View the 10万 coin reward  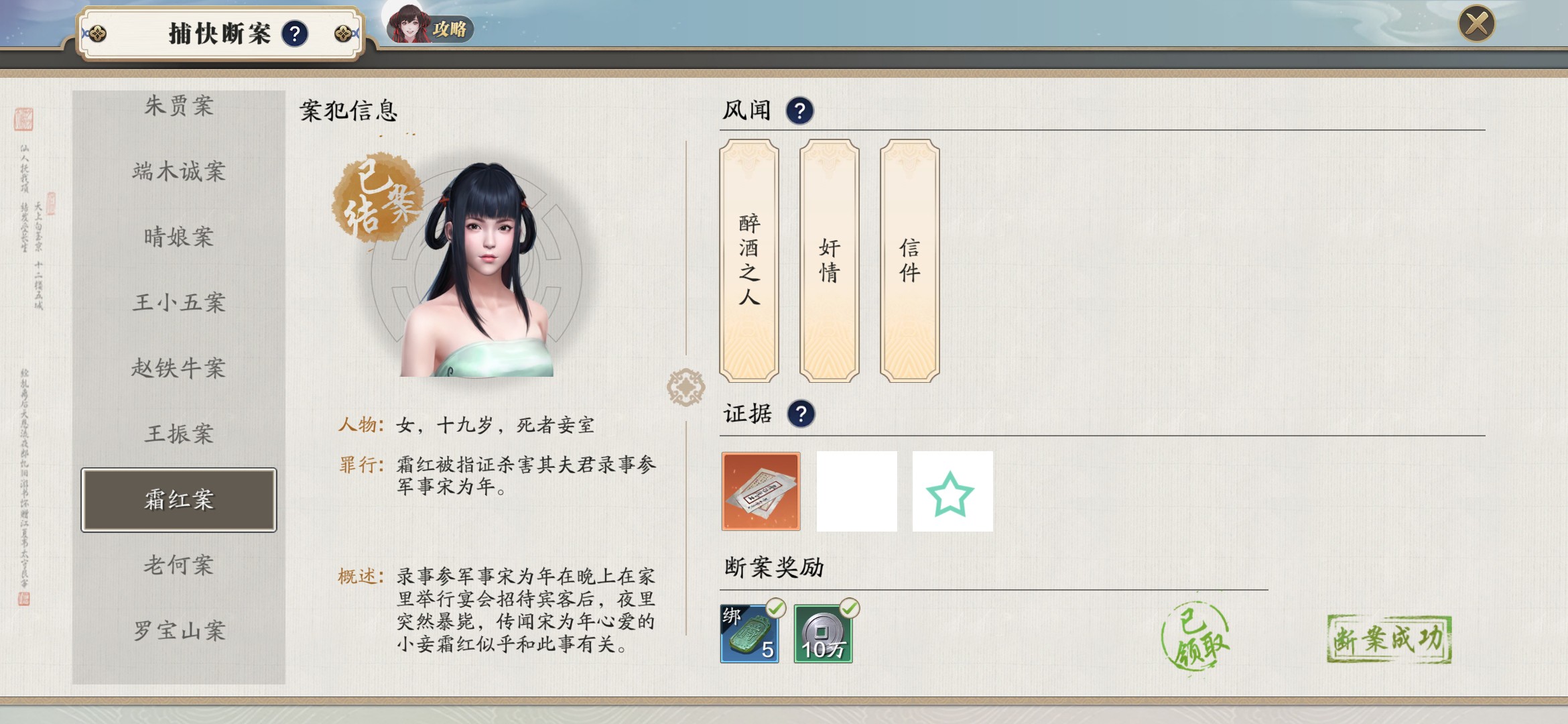[x=823, y=633]
